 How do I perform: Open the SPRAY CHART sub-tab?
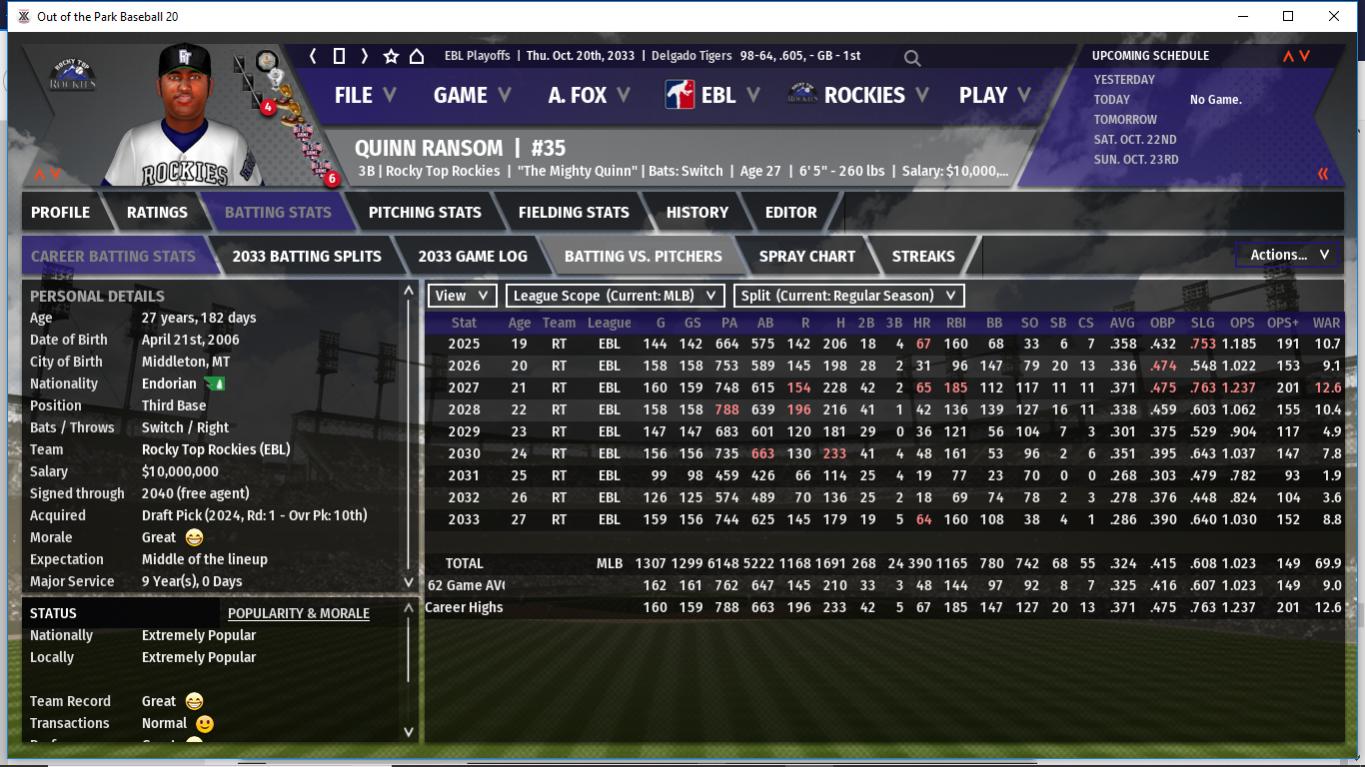[x=806, y=256]
